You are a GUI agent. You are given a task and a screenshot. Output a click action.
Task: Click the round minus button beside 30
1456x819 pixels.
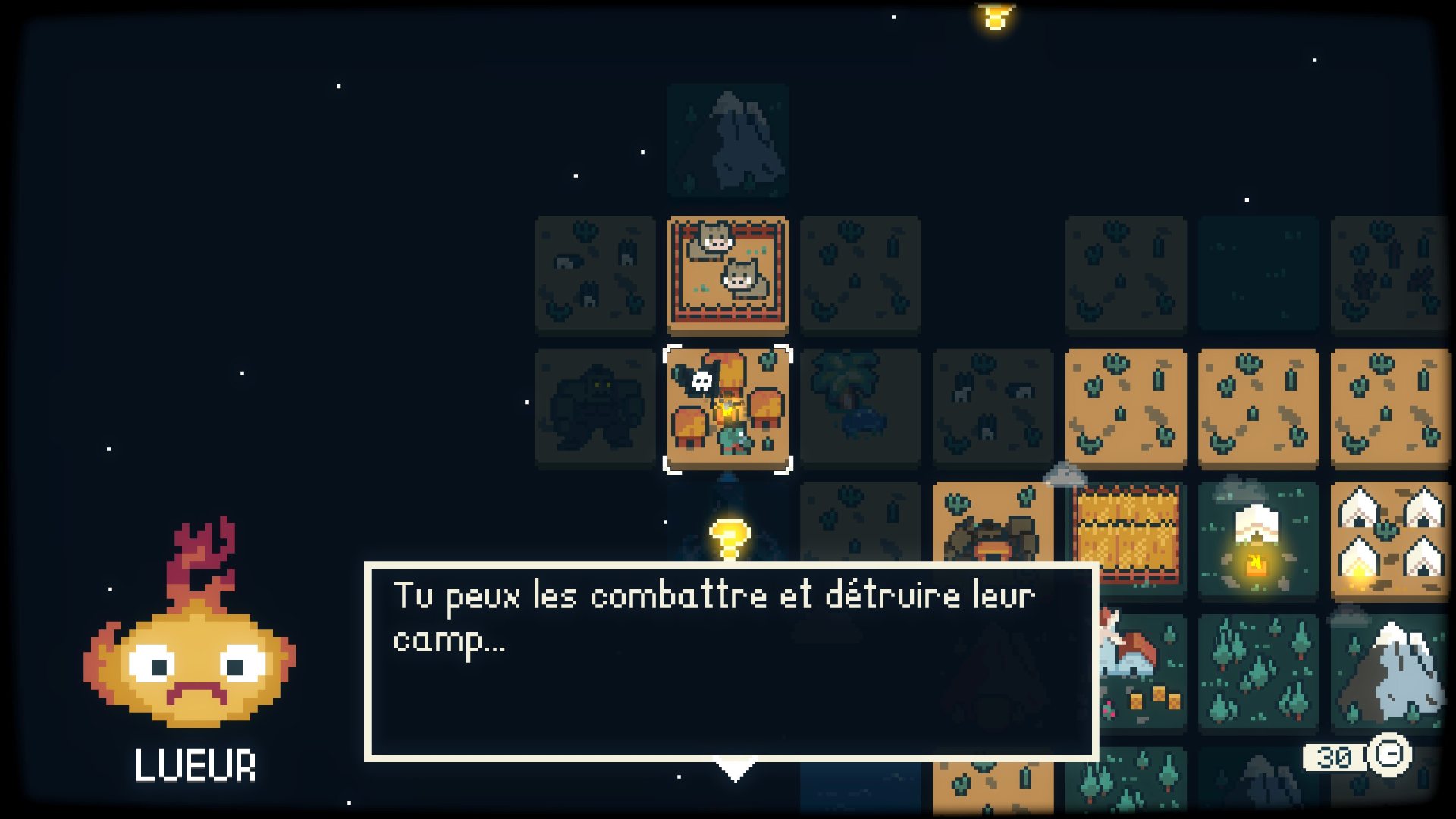(1389, 755)
